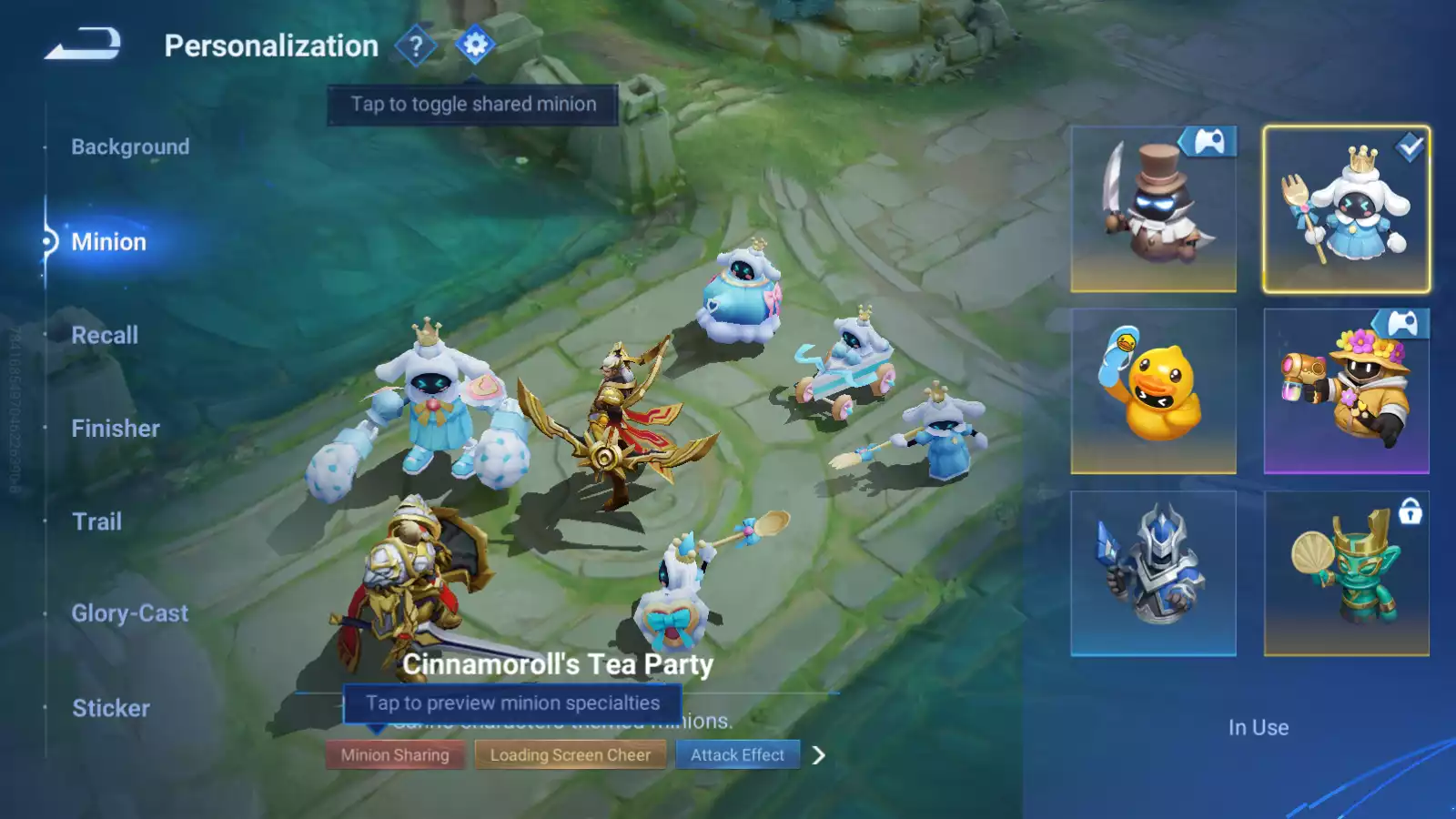Open the question mark help icon
Screen dimensions: 1456x819
point(416,45)
